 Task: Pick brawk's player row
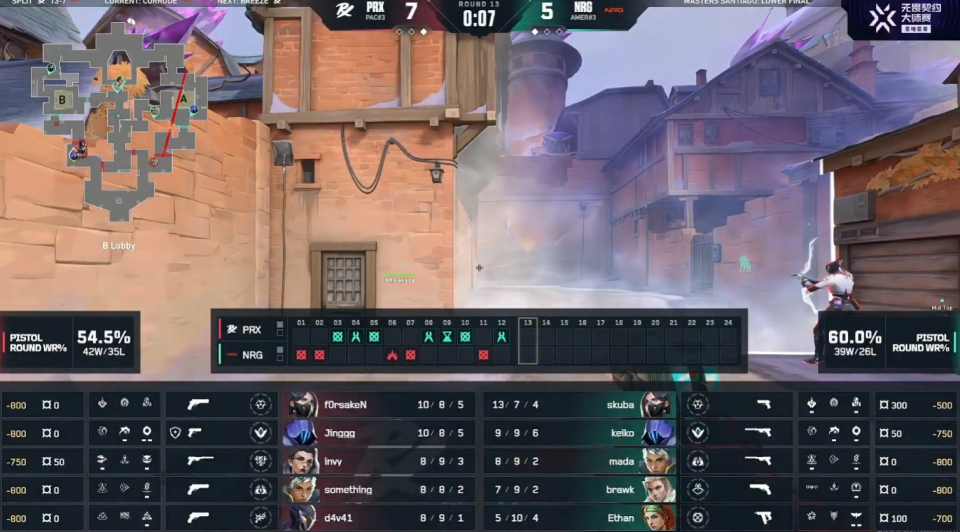[x=580, y=490]
